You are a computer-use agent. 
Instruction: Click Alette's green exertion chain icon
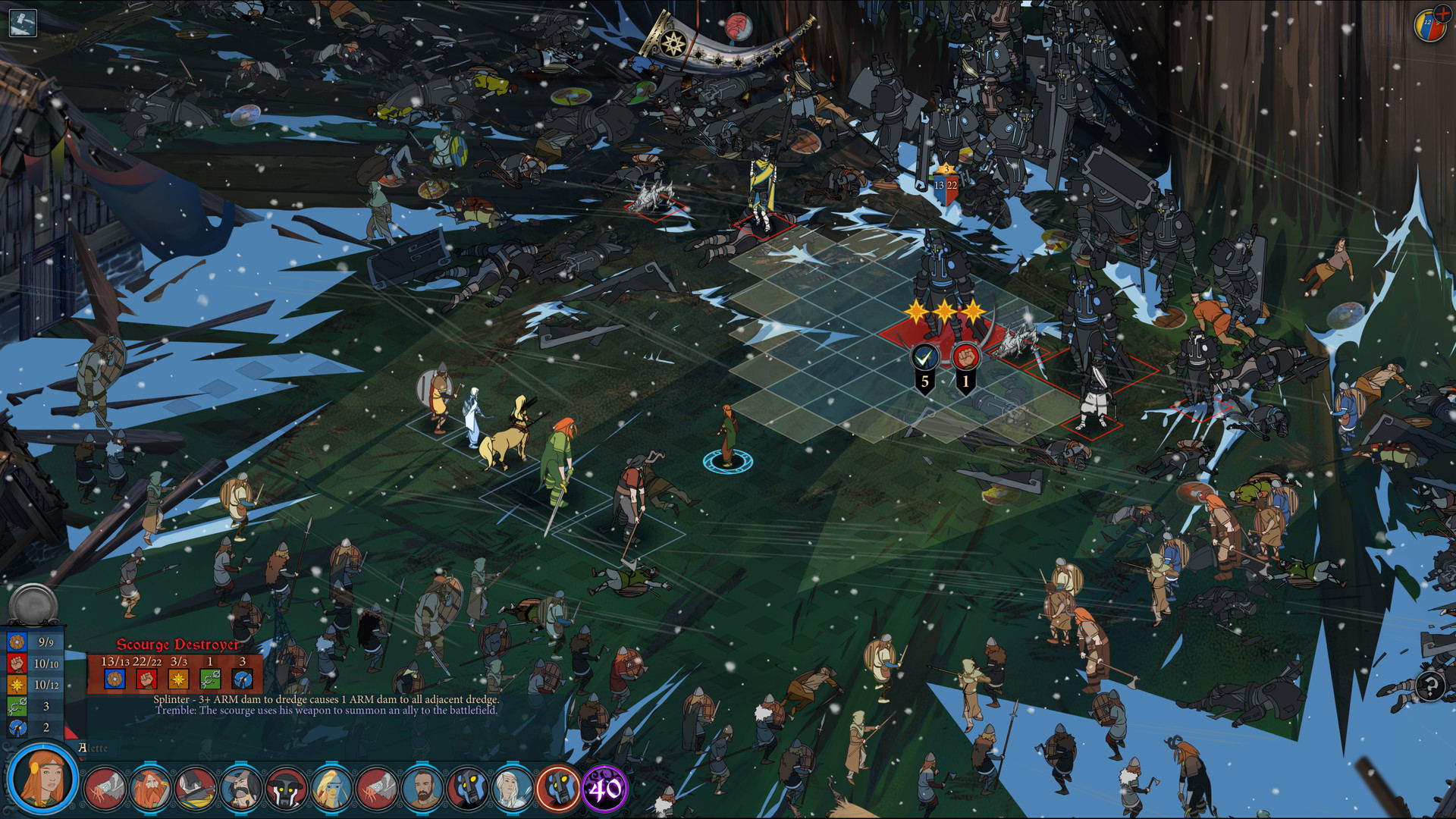[17, 706]
